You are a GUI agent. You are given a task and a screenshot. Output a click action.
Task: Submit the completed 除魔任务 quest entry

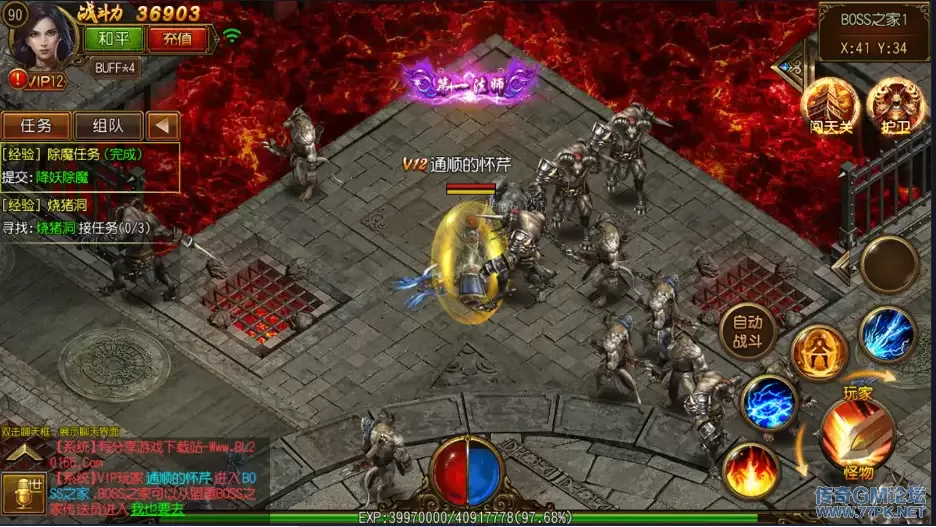(90, 166)
